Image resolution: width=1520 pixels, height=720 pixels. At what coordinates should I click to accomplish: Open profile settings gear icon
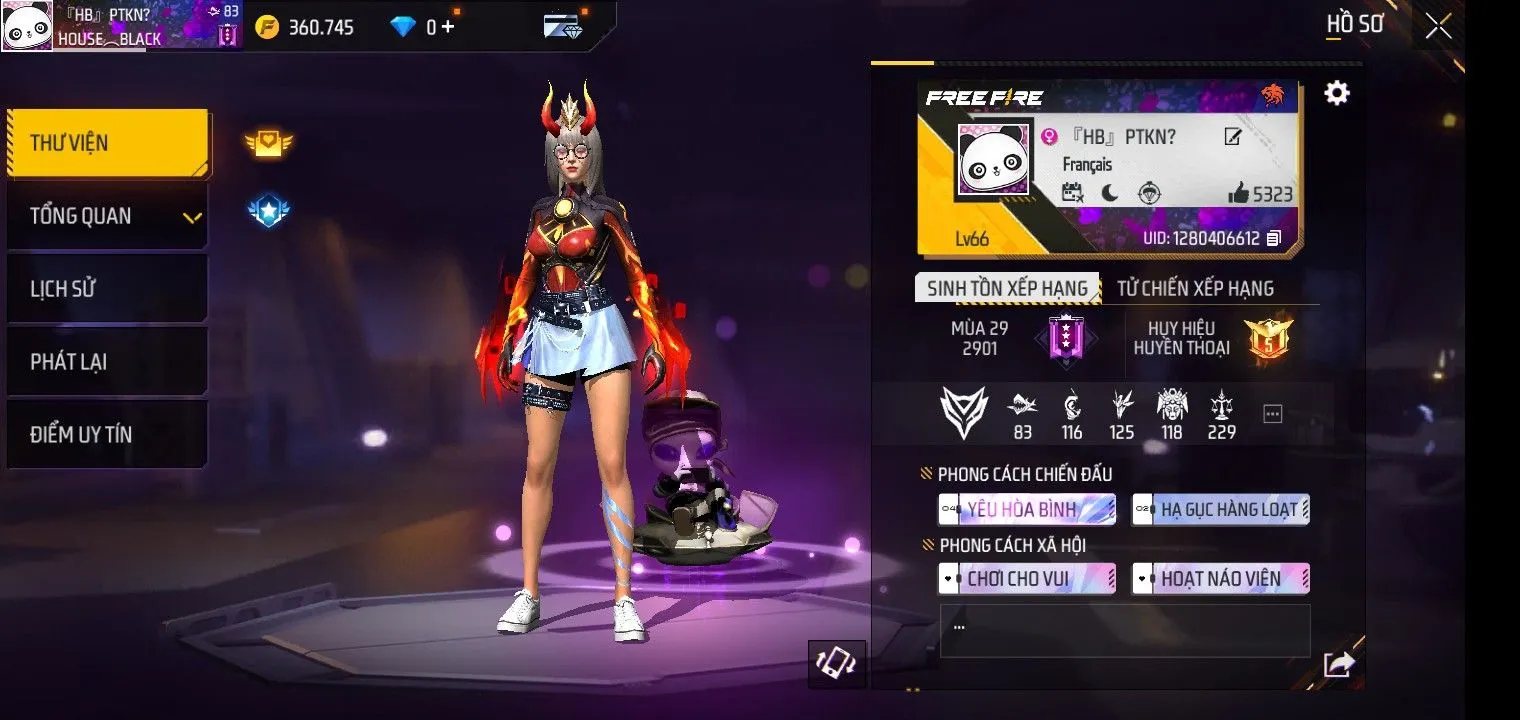click(1336, 94)
